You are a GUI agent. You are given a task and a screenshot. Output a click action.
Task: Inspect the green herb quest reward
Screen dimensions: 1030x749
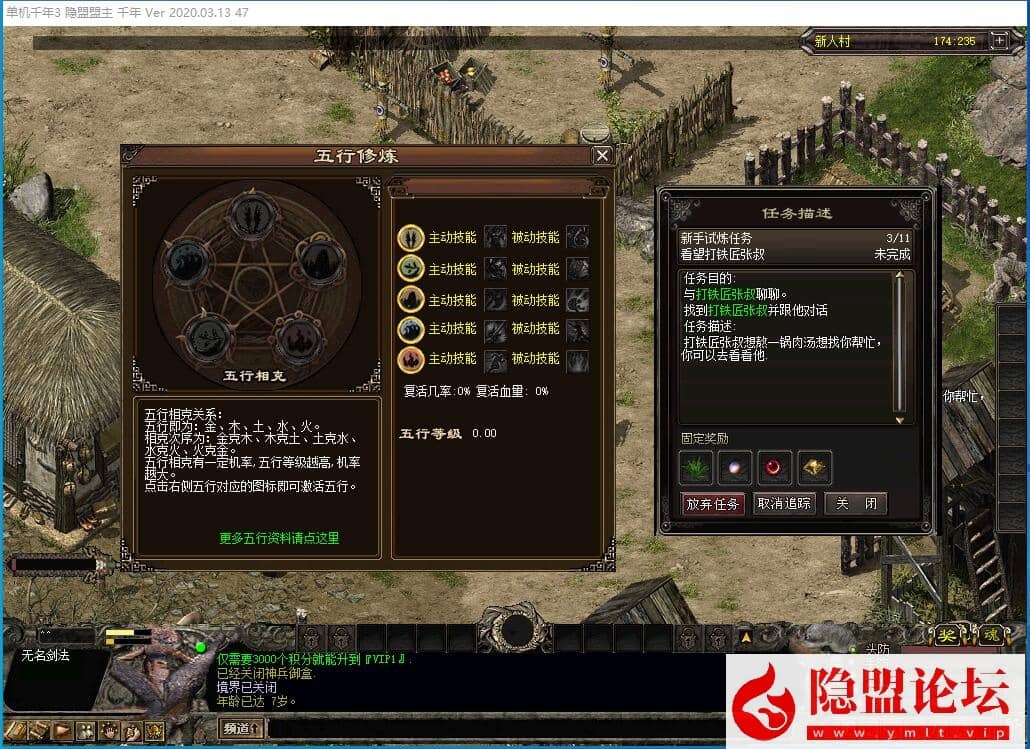(x=695, y=467)
